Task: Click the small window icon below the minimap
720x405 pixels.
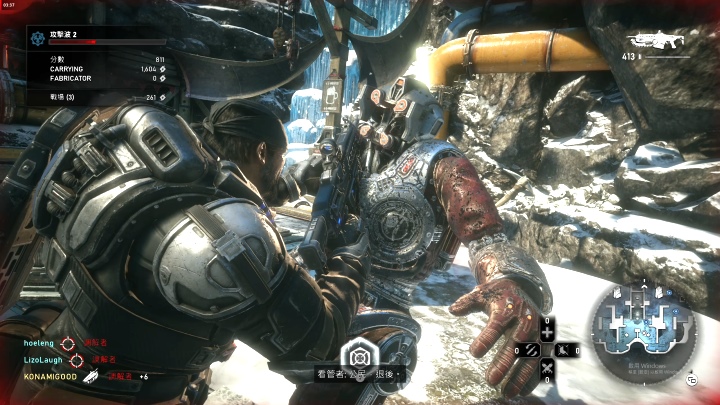Action: tap(691, 380)
